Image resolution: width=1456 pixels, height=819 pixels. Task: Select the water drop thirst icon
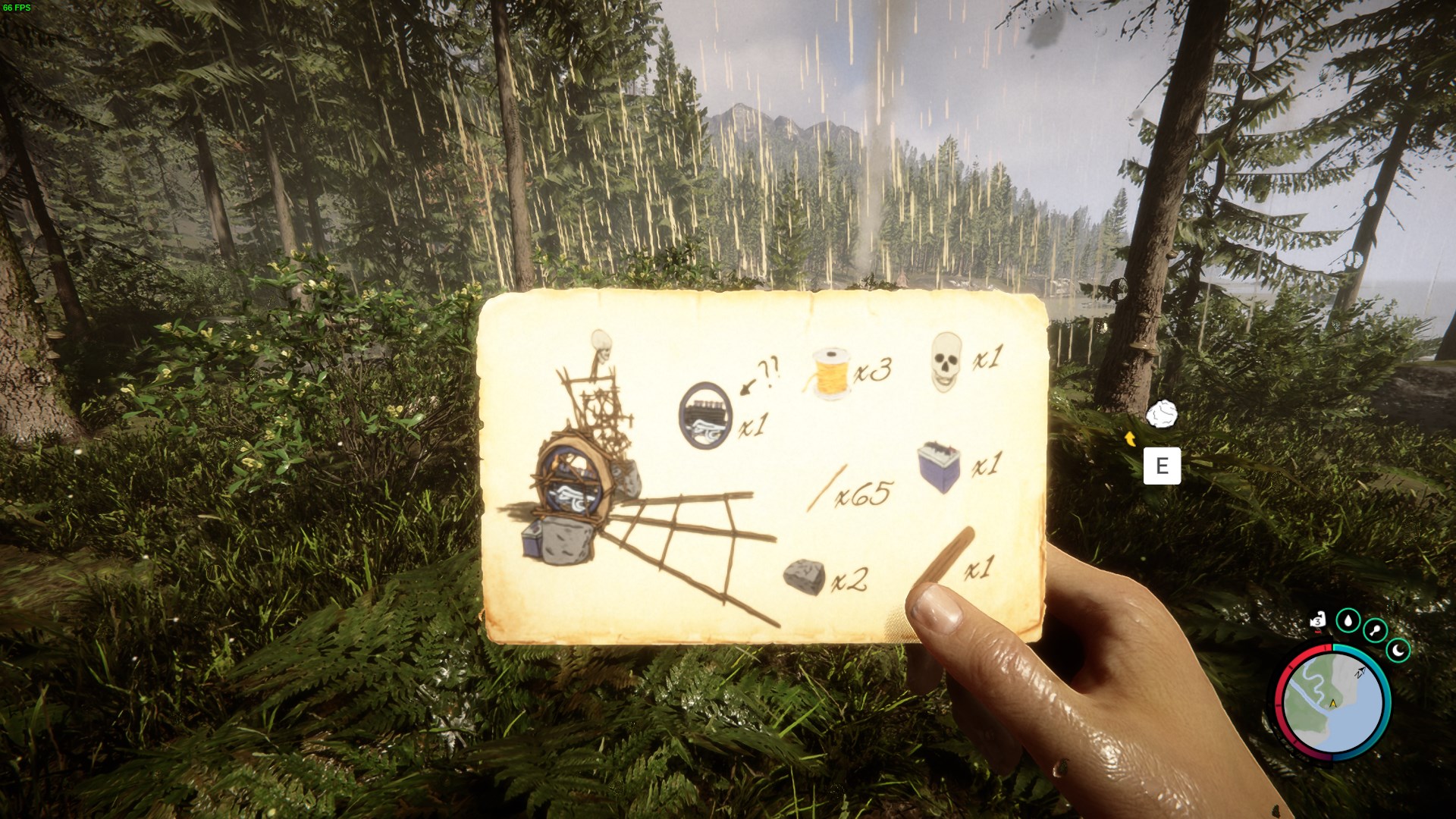point(1348,620)
